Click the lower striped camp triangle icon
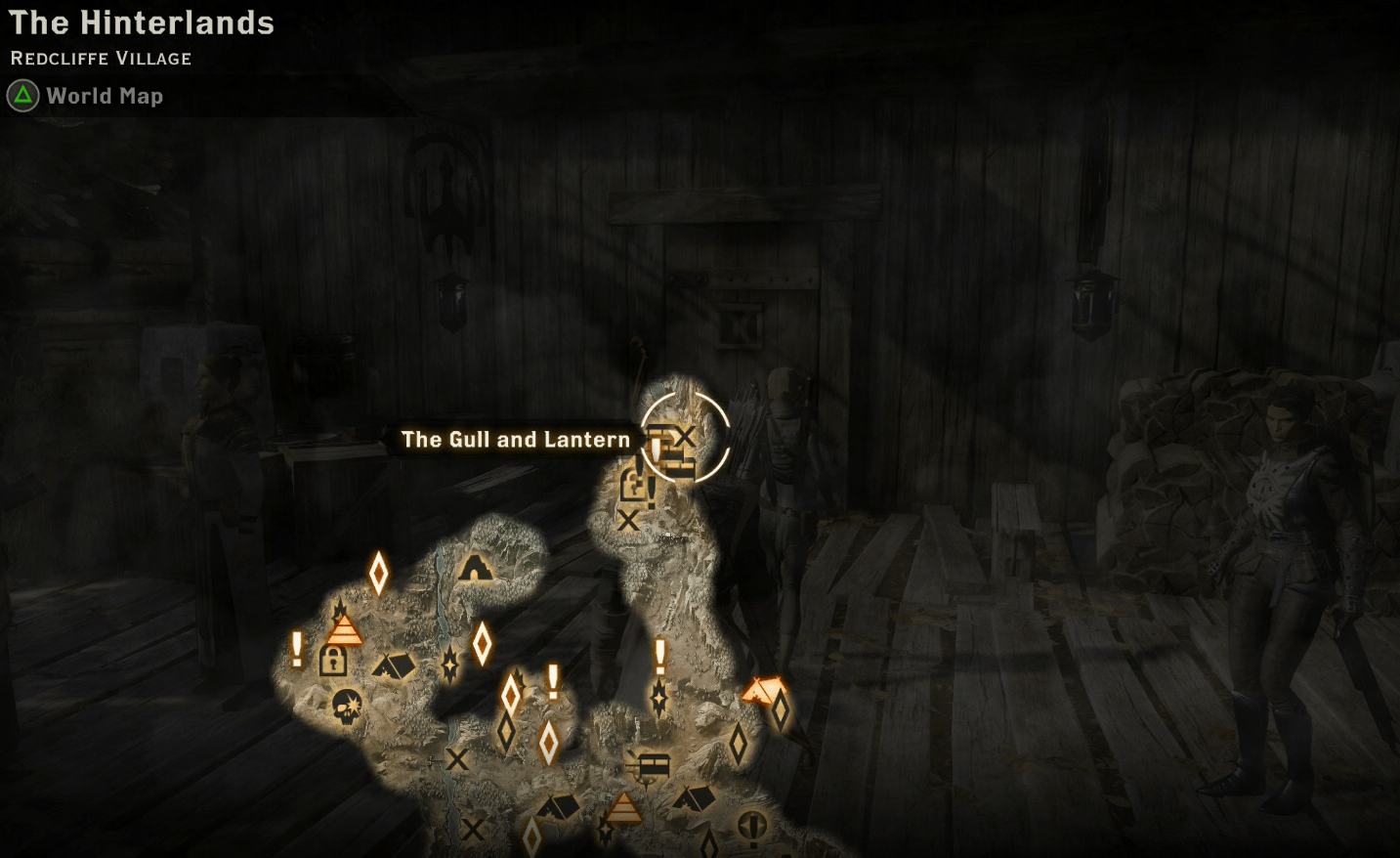This screenshot has height=858, width=1400. 623,807
